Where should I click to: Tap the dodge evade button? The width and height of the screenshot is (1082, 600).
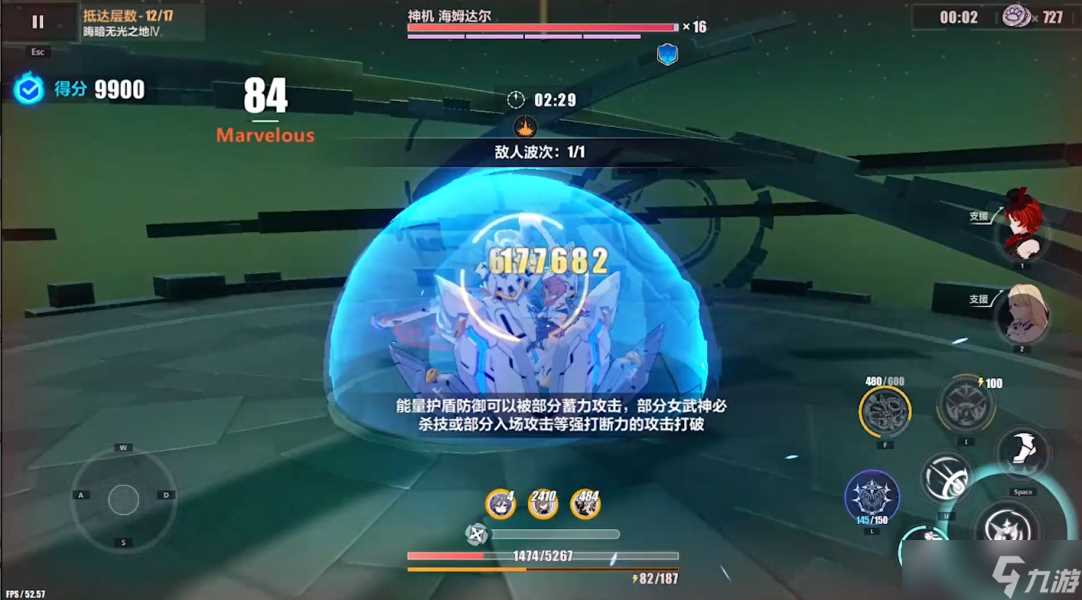coord(1022,452)
